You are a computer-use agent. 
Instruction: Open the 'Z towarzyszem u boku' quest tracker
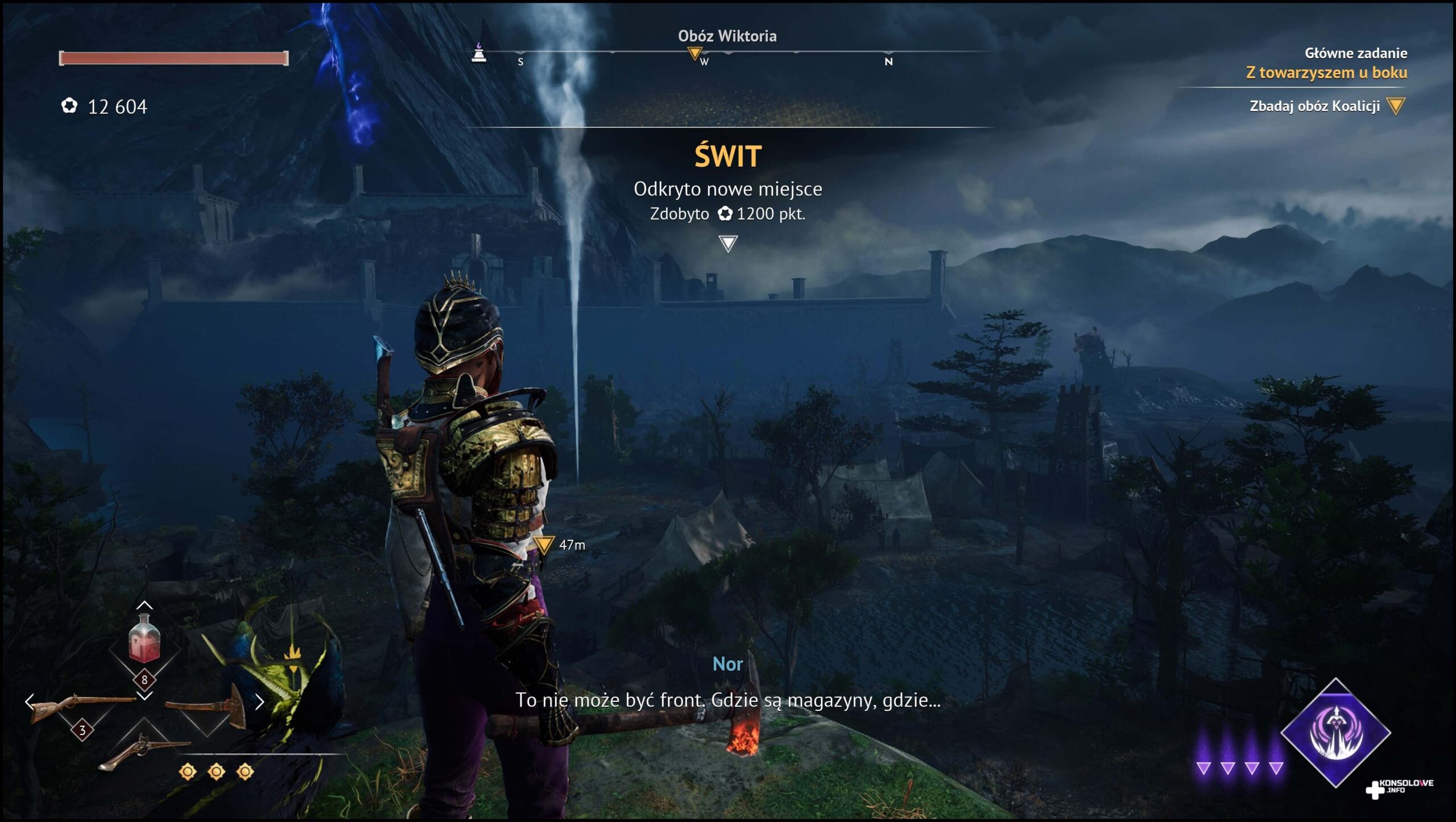[1326, 73]
